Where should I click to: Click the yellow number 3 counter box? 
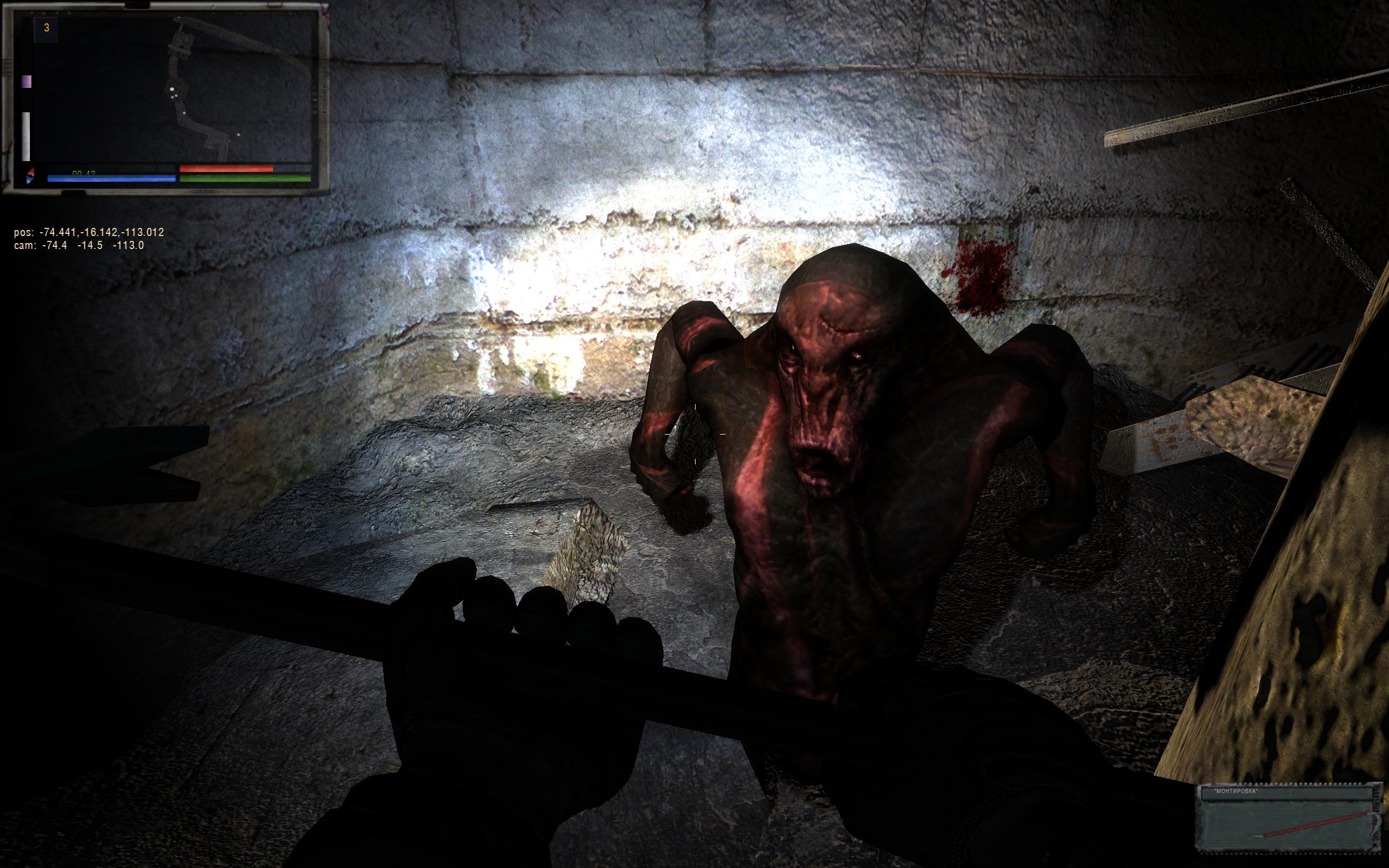47,29
